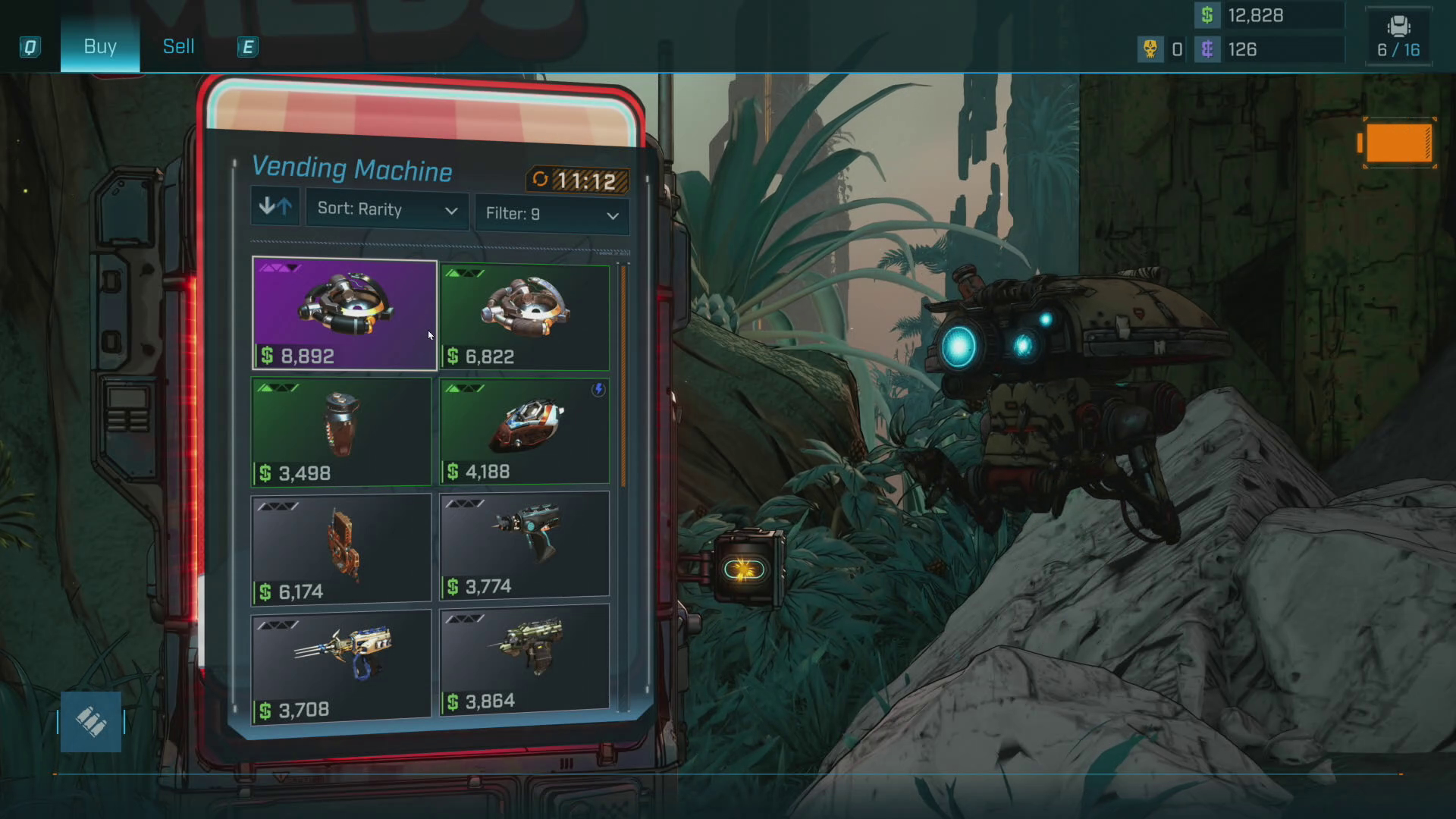Select the teal pistol priced $3,774
The height and width of the screenshot is (819, 1456).
click(525, 544)
